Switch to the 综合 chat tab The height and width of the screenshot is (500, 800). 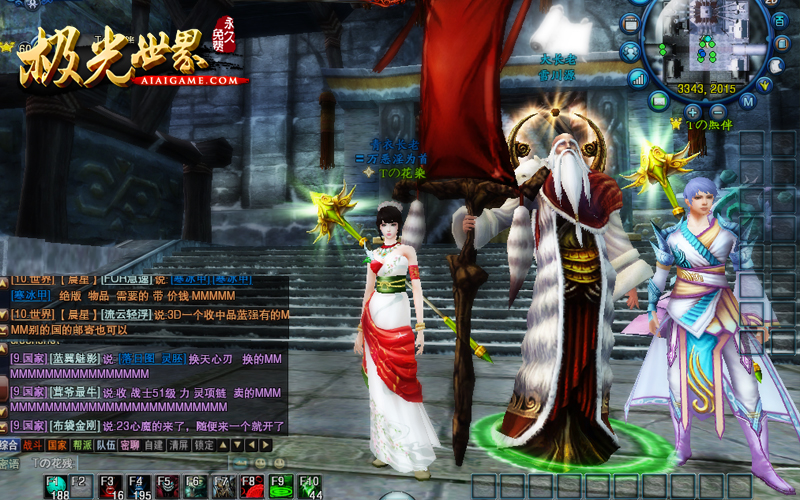pyautogui.click(x=10, y=445)
